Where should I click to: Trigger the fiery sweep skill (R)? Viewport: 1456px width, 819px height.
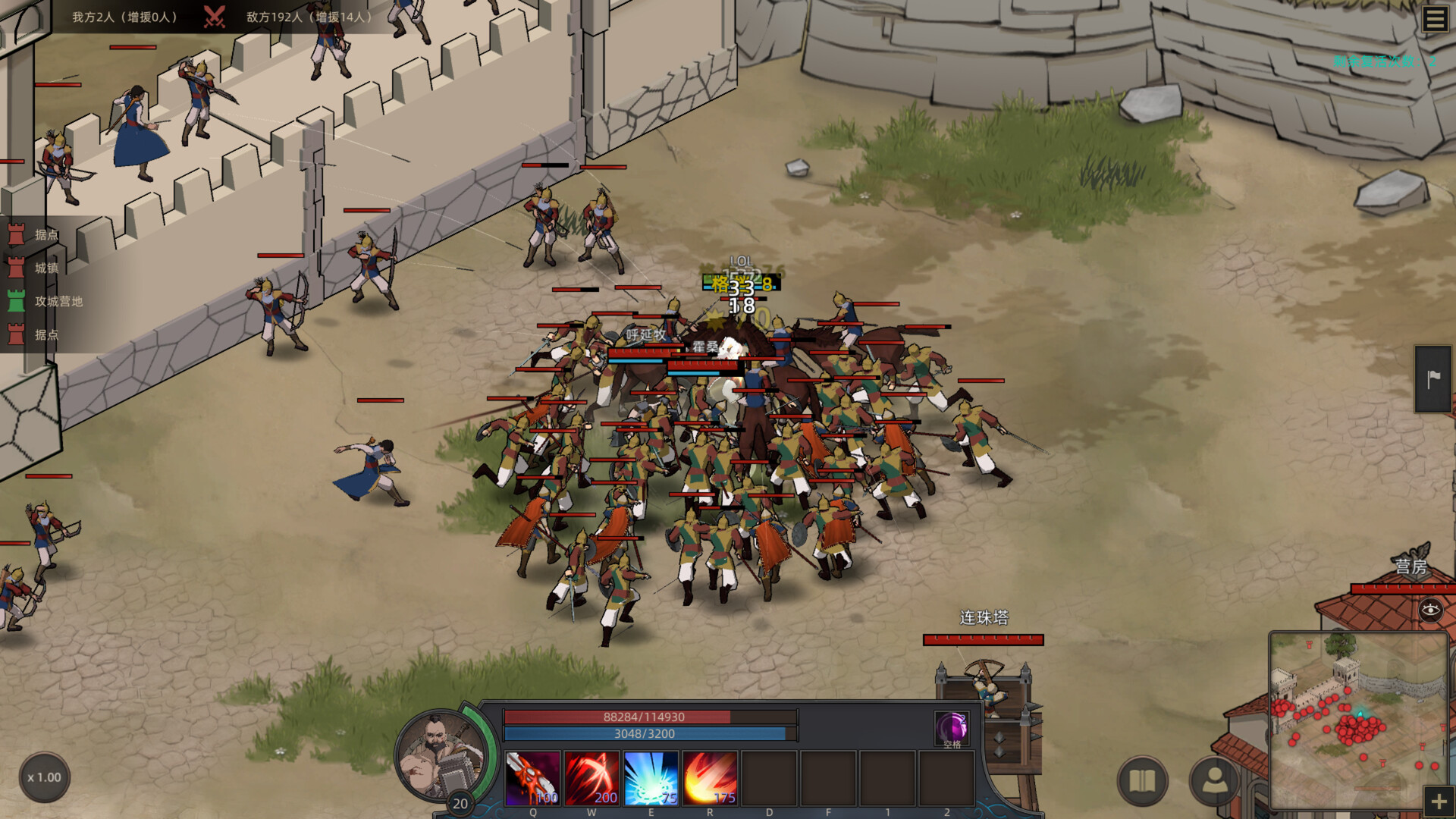710,778
